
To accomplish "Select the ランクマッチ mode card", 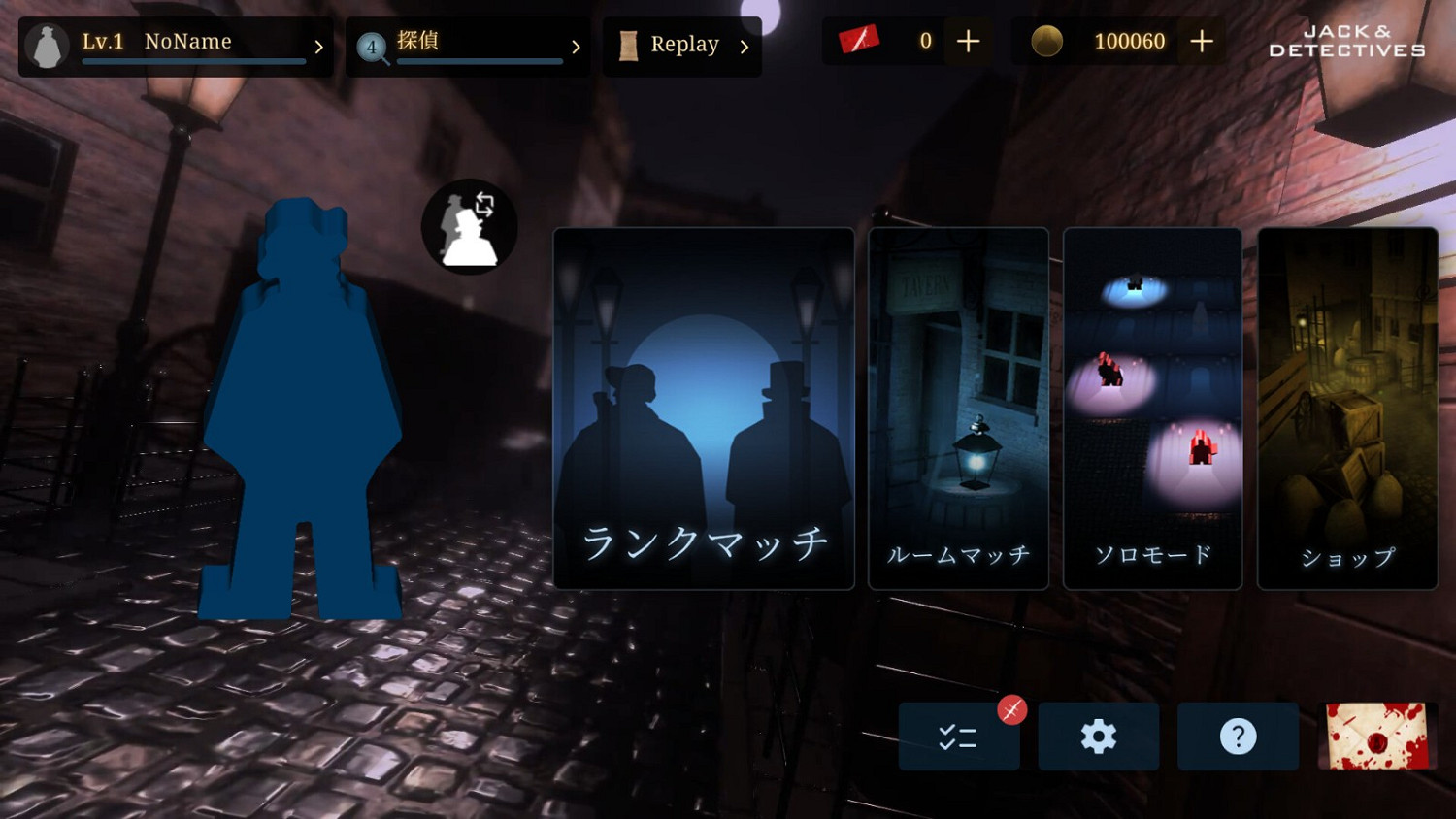I will (703, 408).
